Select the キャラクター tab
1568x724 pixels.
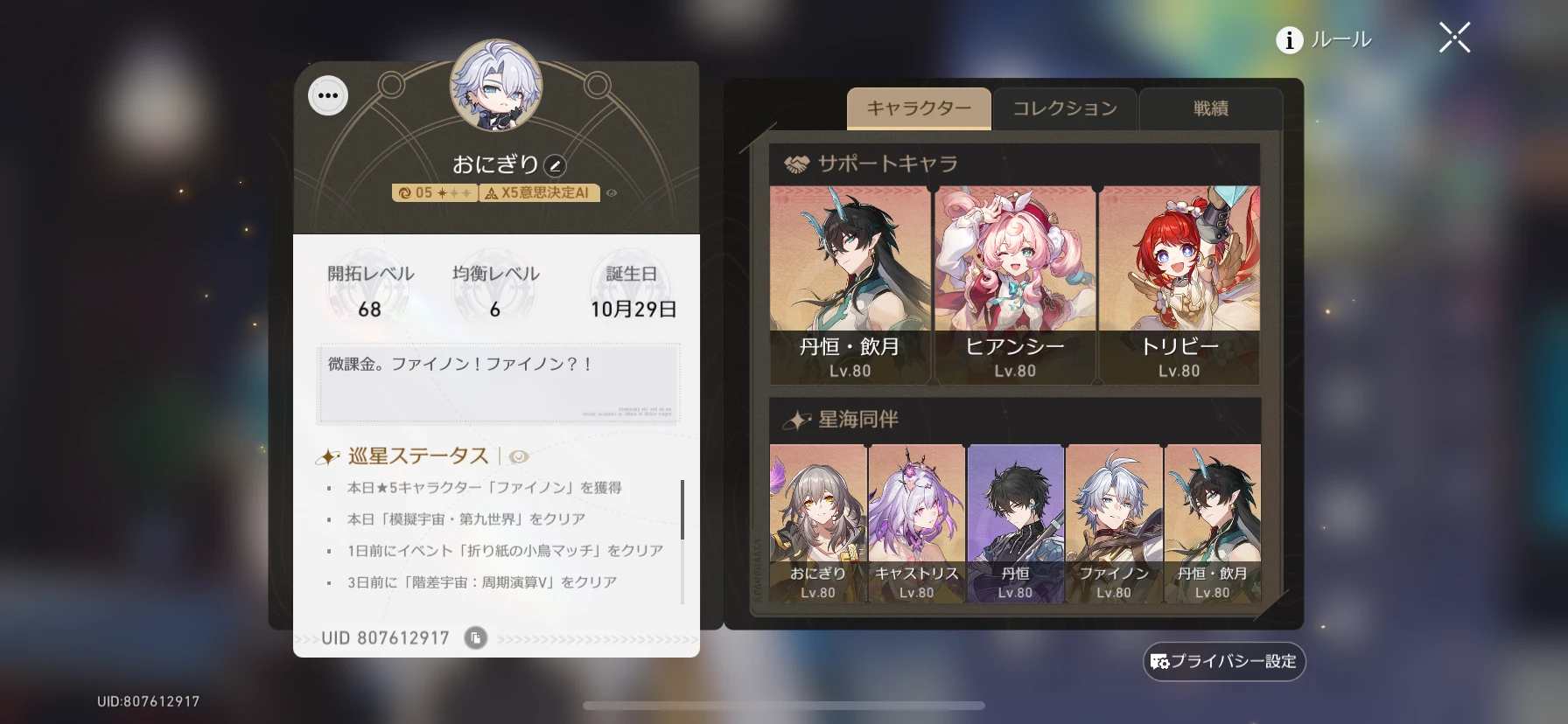(x=919, y=106)
